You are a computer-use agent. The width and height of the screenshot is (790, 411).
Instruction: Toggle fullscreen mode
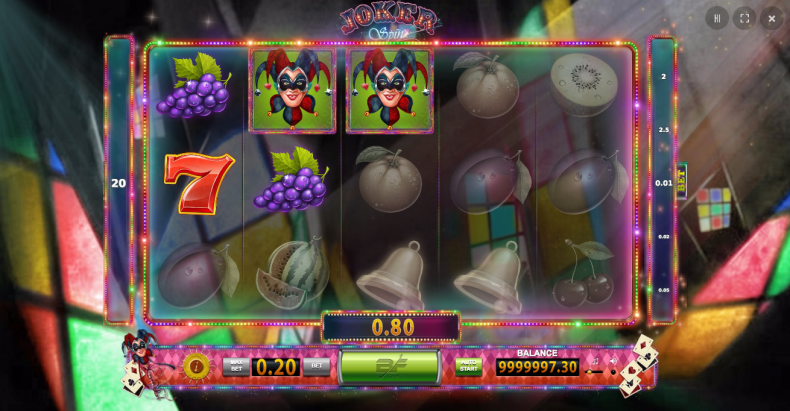744,18
